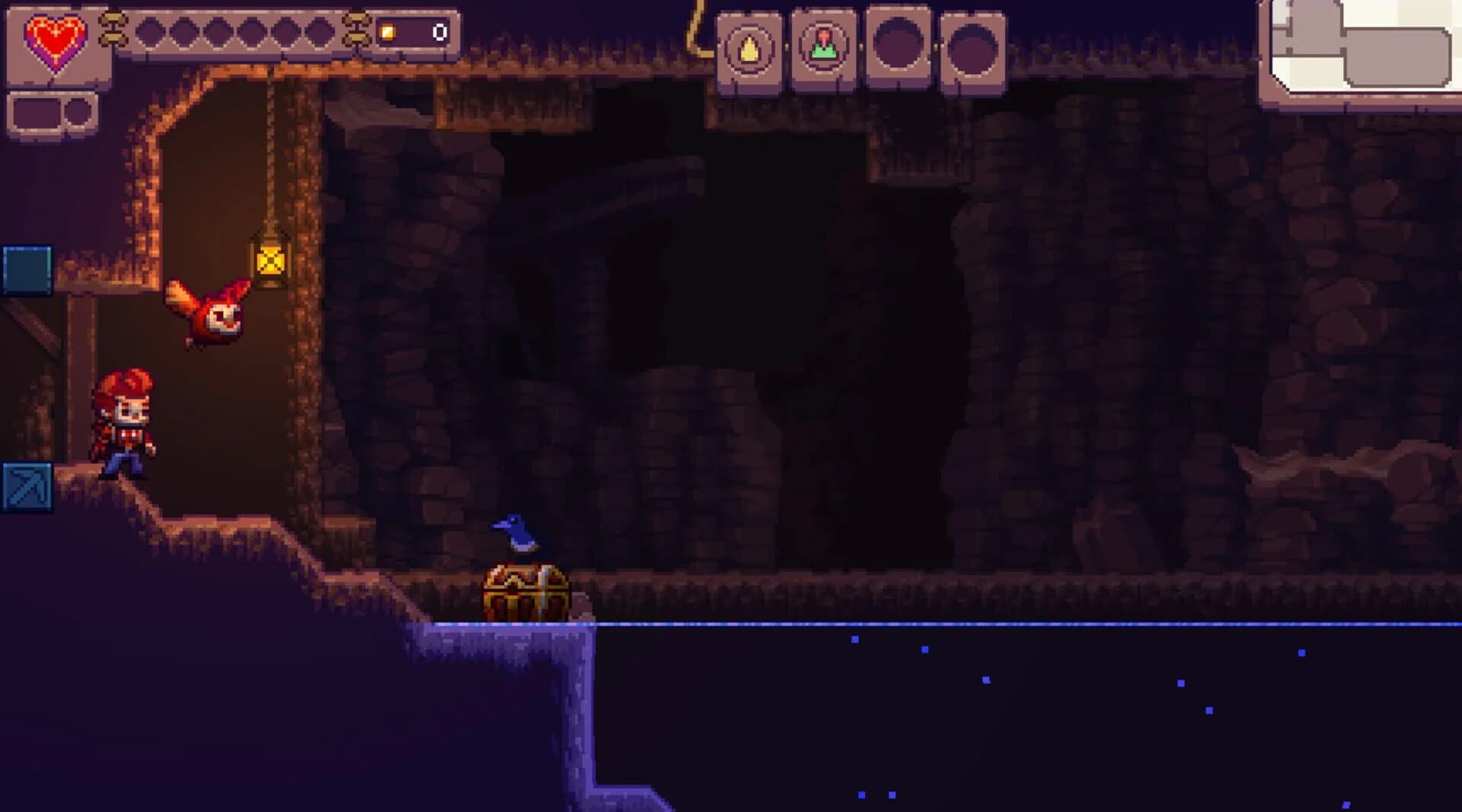Image resolution: width=1462 pixels, height=812 pixels.
Task: Click the yellow flame amulet slot
Action: click(750, 46)
